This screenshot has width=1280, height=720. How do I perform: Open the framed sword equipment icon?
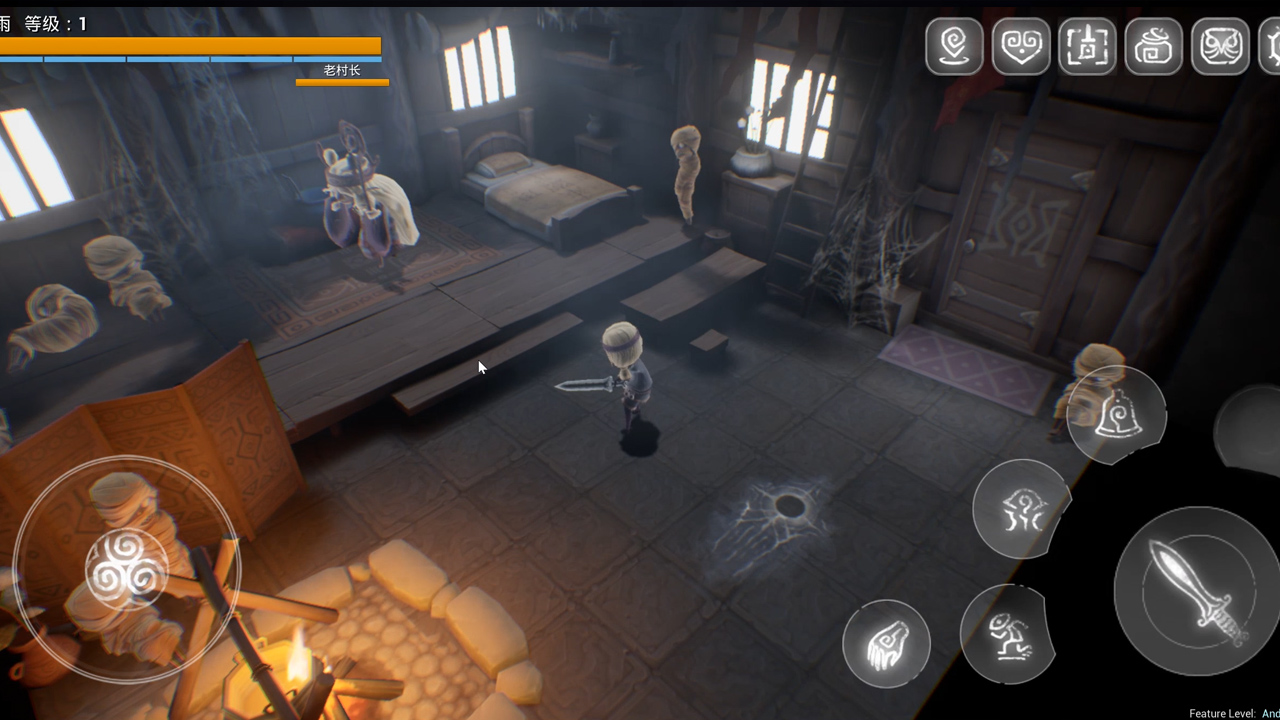pyautogui.click(x=1087, y=46)
